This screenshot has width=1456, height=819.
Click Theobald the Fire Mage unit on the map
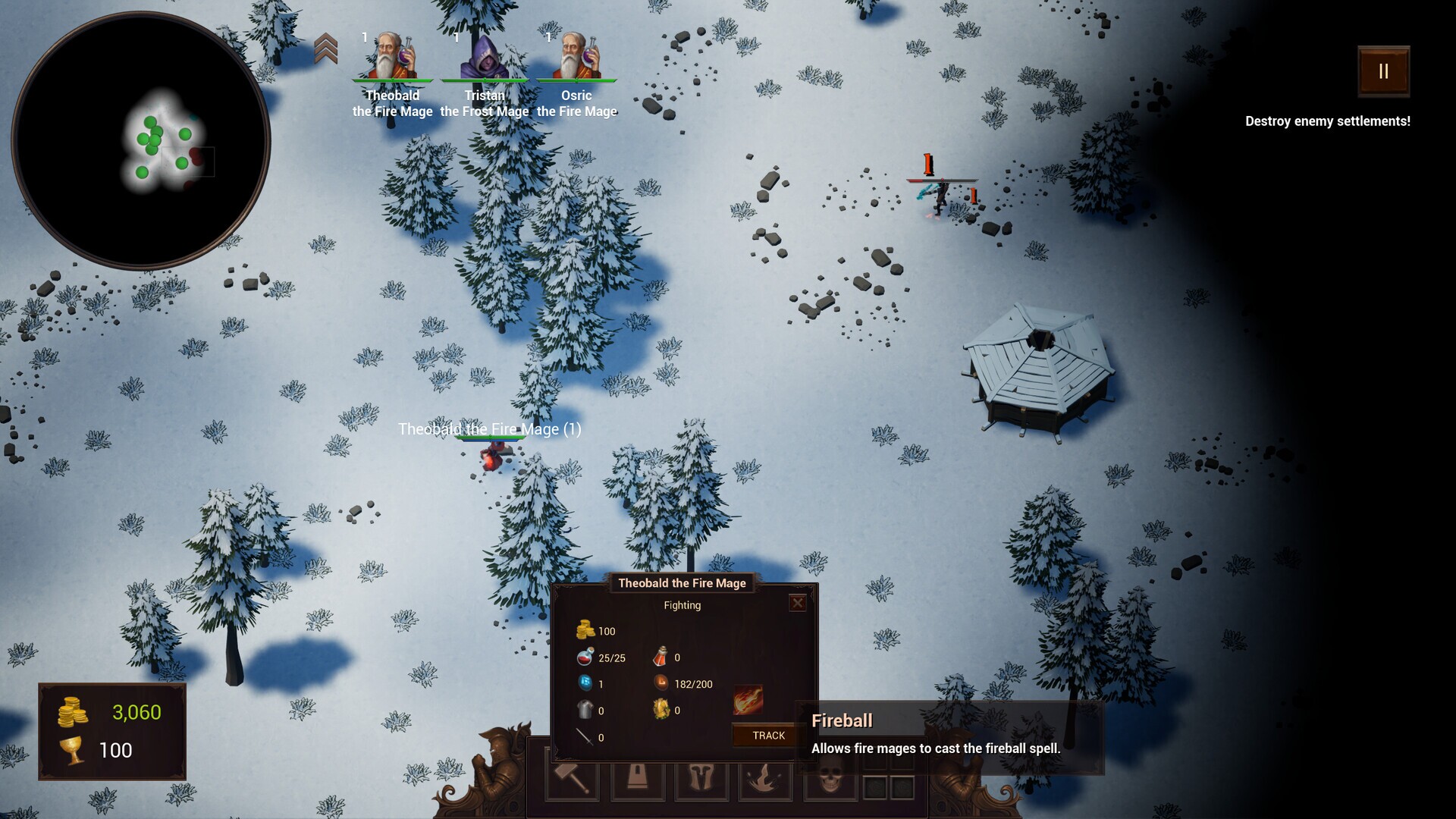click(491, 455)
